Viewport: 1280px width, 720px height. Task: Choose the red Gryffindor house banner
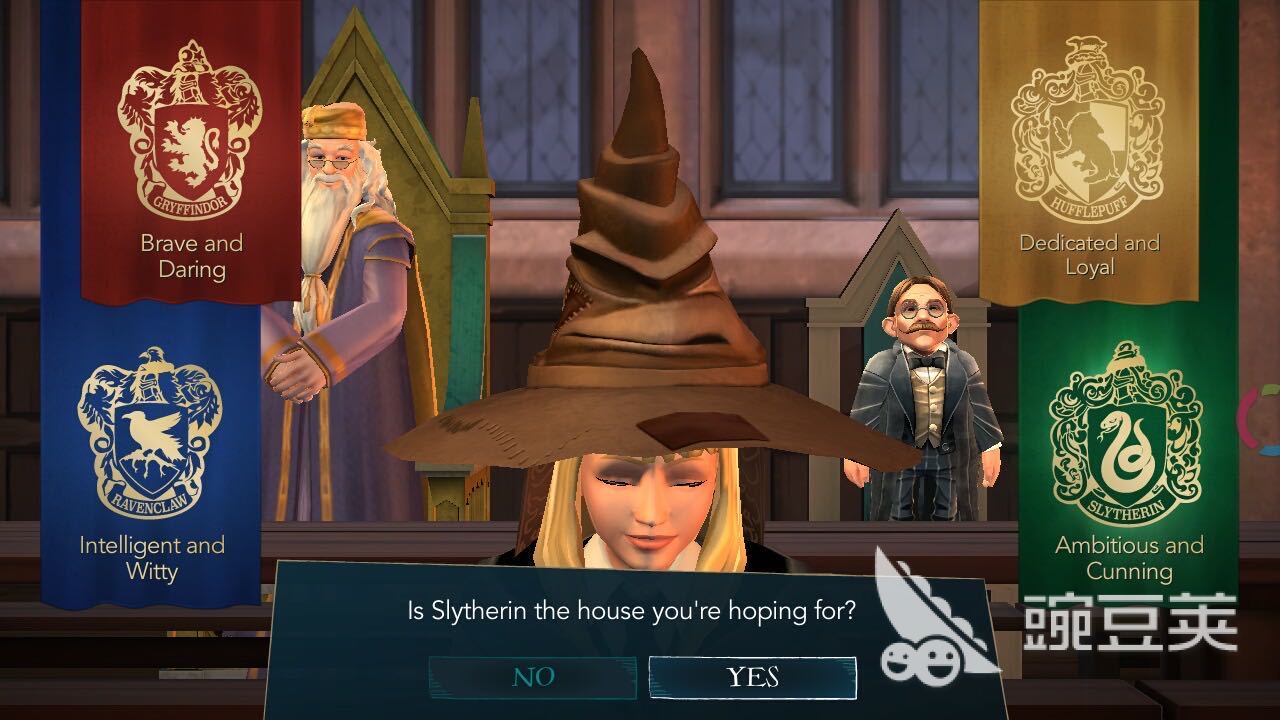(x=190, y=150)
